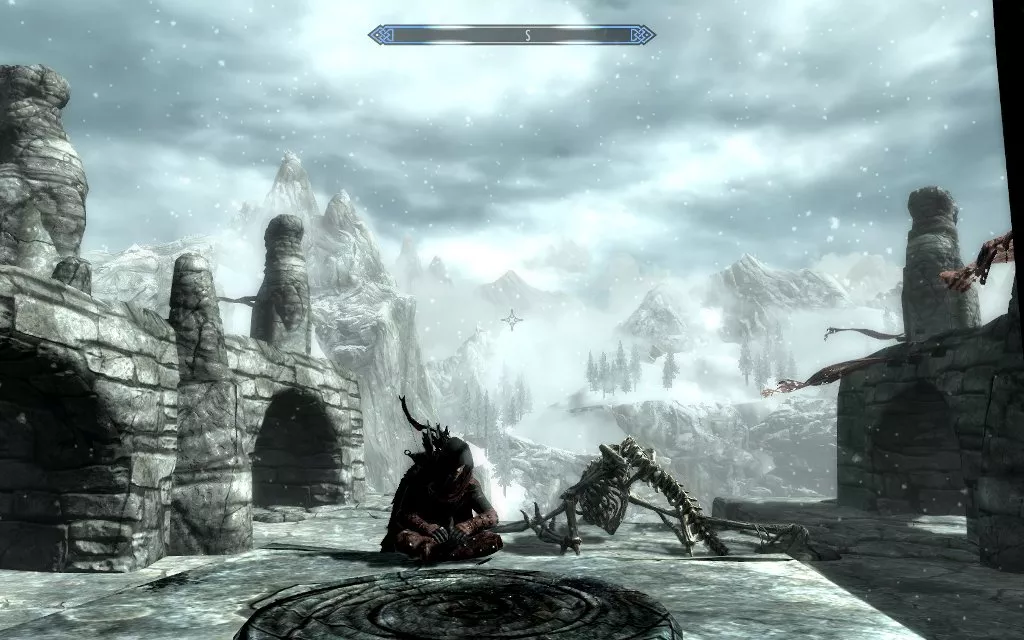Image resolution: width=1024 pixels, height=640 pixels.
Task: Click the compass bar showing South
Action: pos(511,35)
